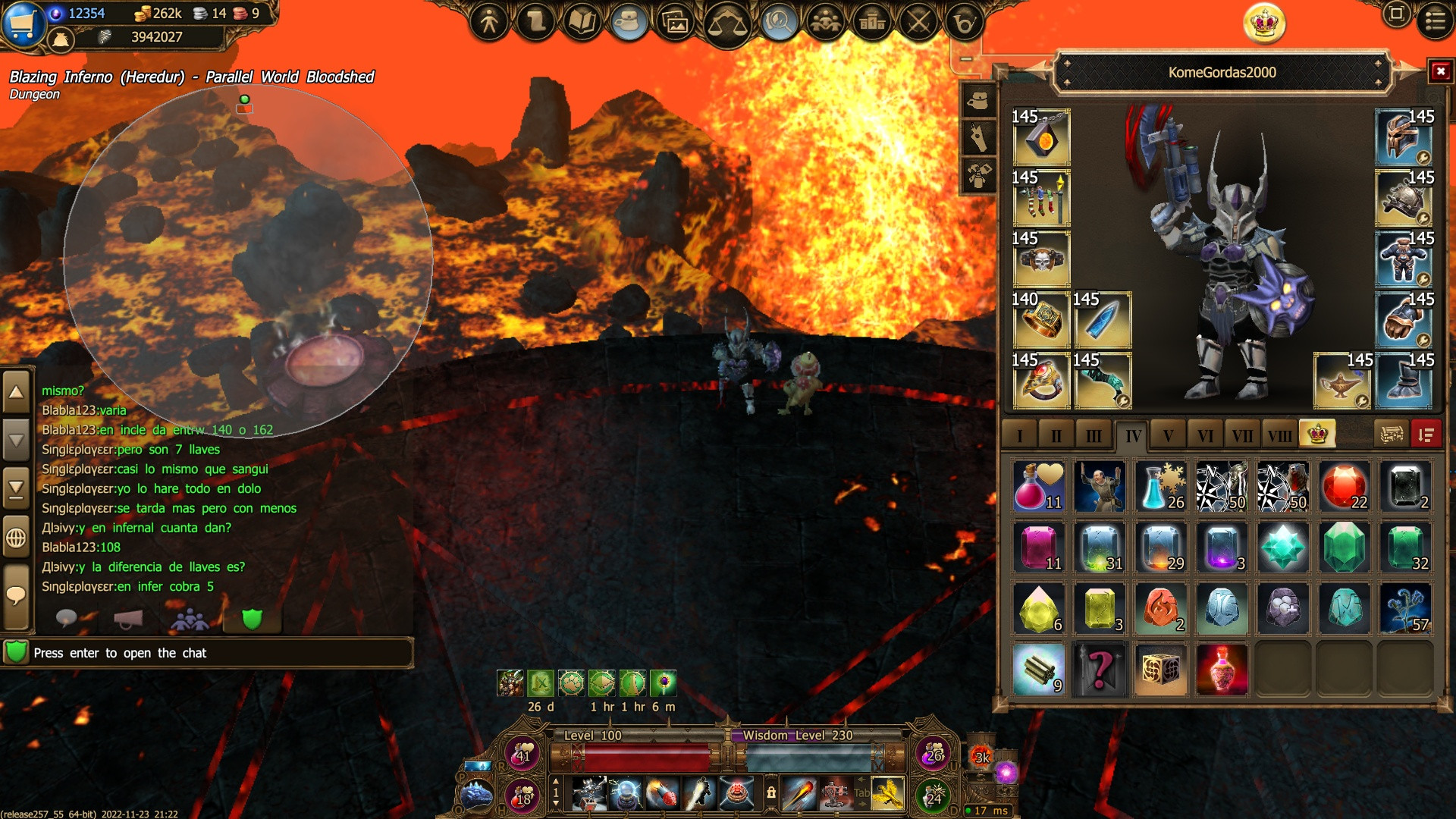
Task: Switch to inventory tab V
Action: point(1168,435)
